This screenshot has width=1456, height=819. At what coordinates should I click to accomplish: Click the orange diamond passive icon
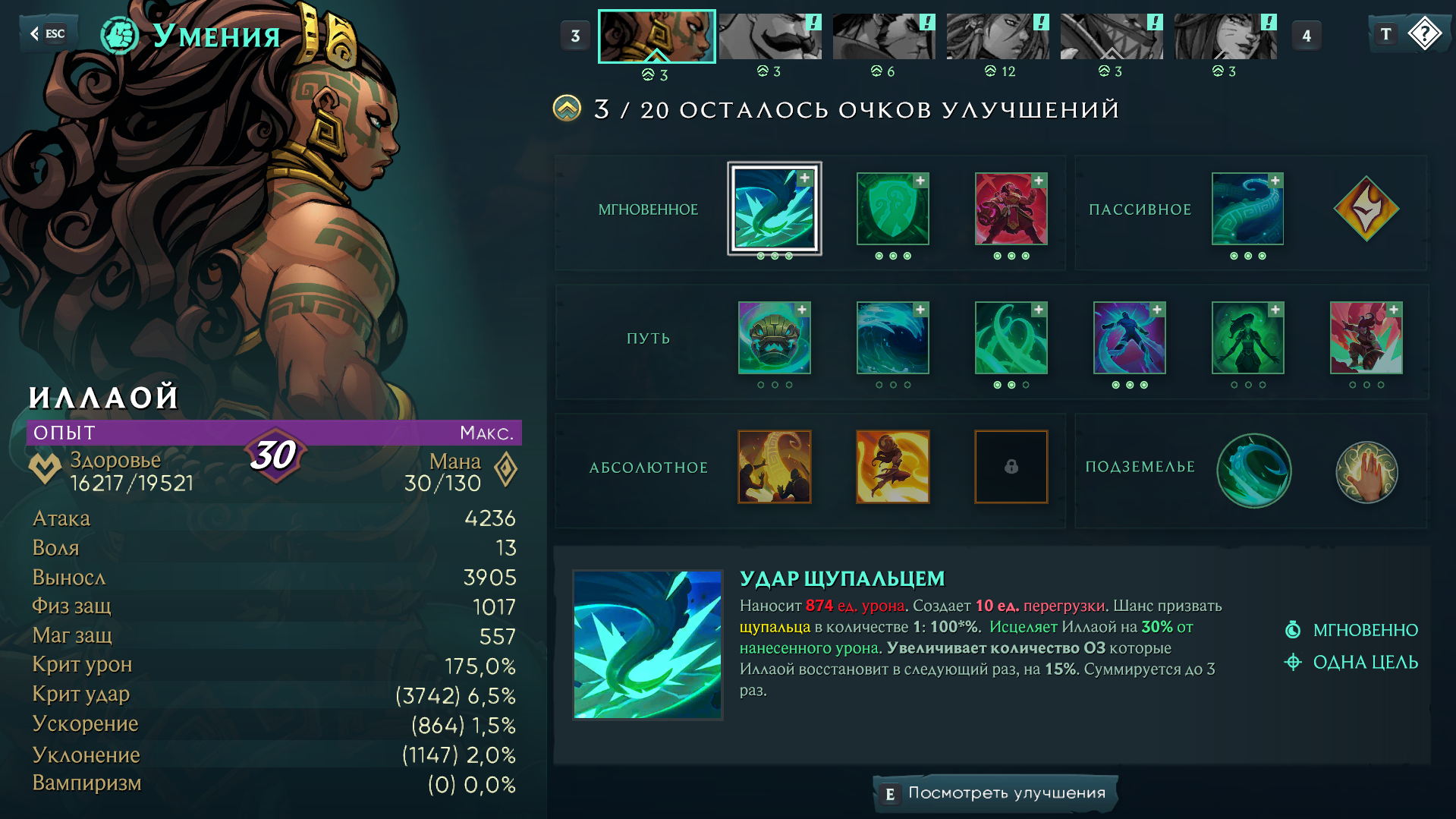tap(1366, 209)
